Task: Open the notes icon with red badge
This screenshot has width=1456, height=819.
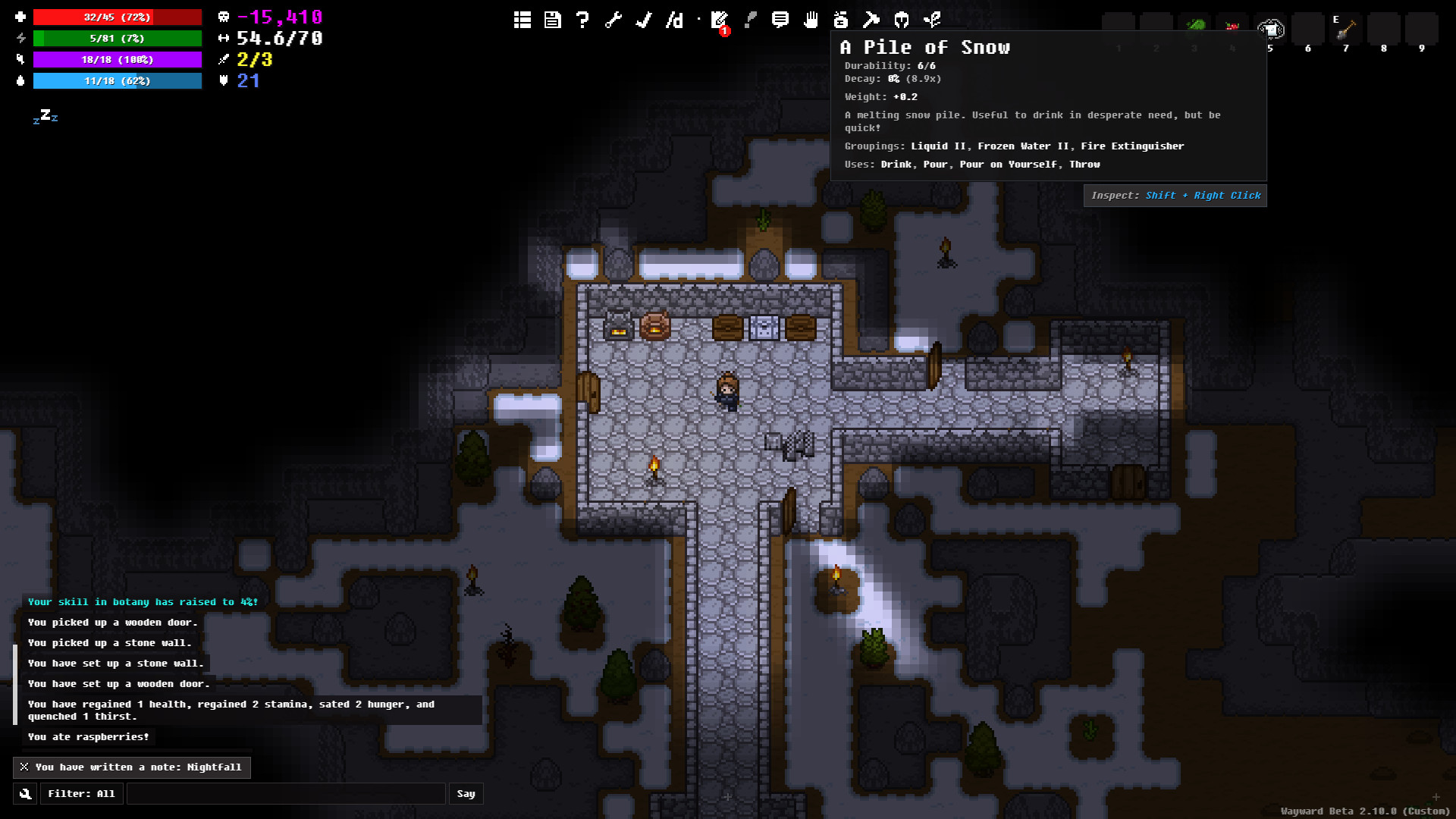Action: pos(720,20)
